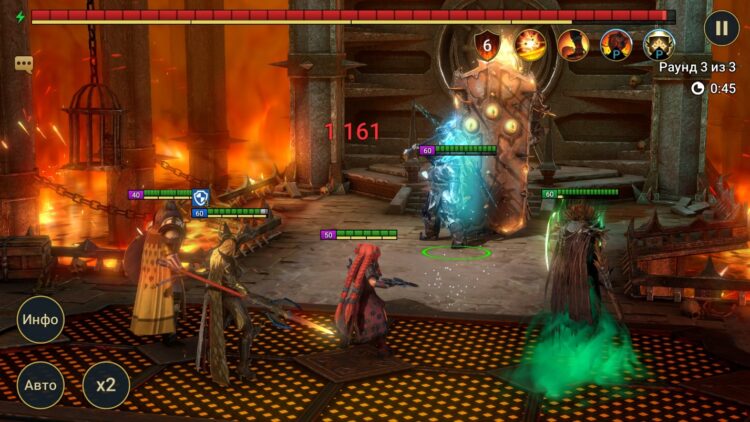View the boss flaming boot skill icon
Image resolution: width=750 pixels, height=422 pixels.
pyautogui.click(x=573, y=44)
